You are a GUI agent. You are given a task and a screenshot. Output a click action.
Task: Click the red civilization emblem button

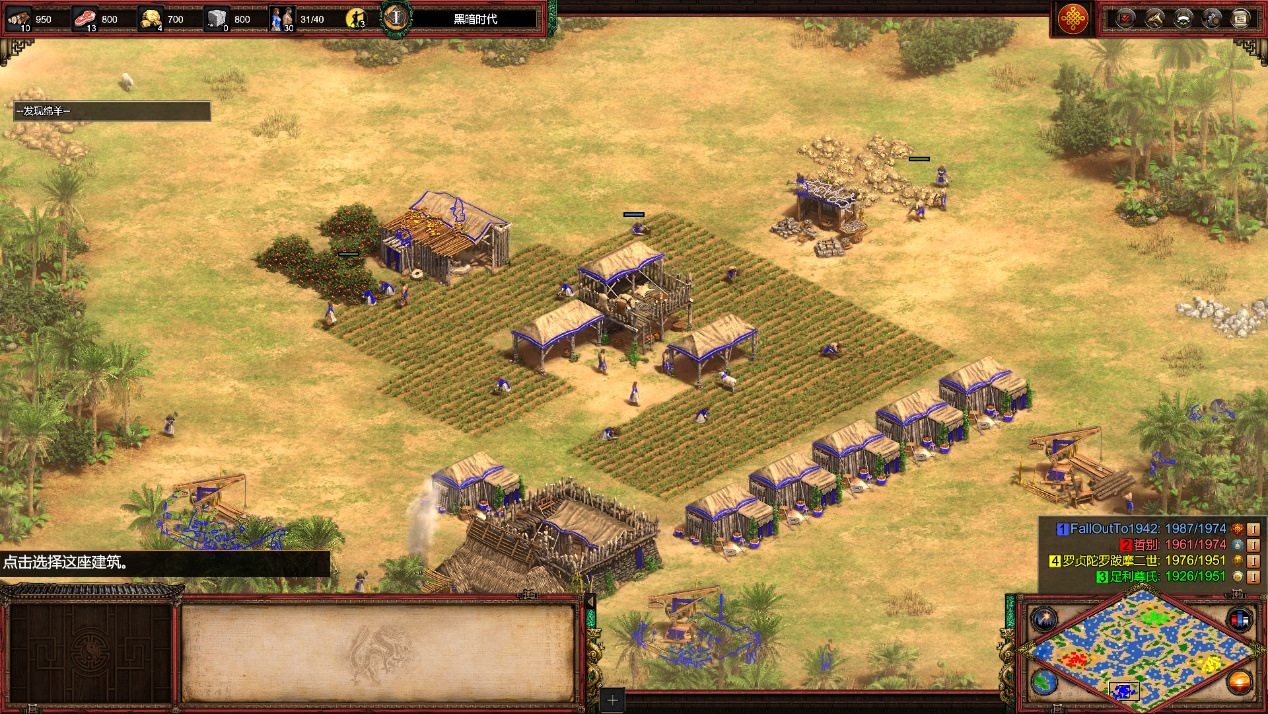point(1074,18)
